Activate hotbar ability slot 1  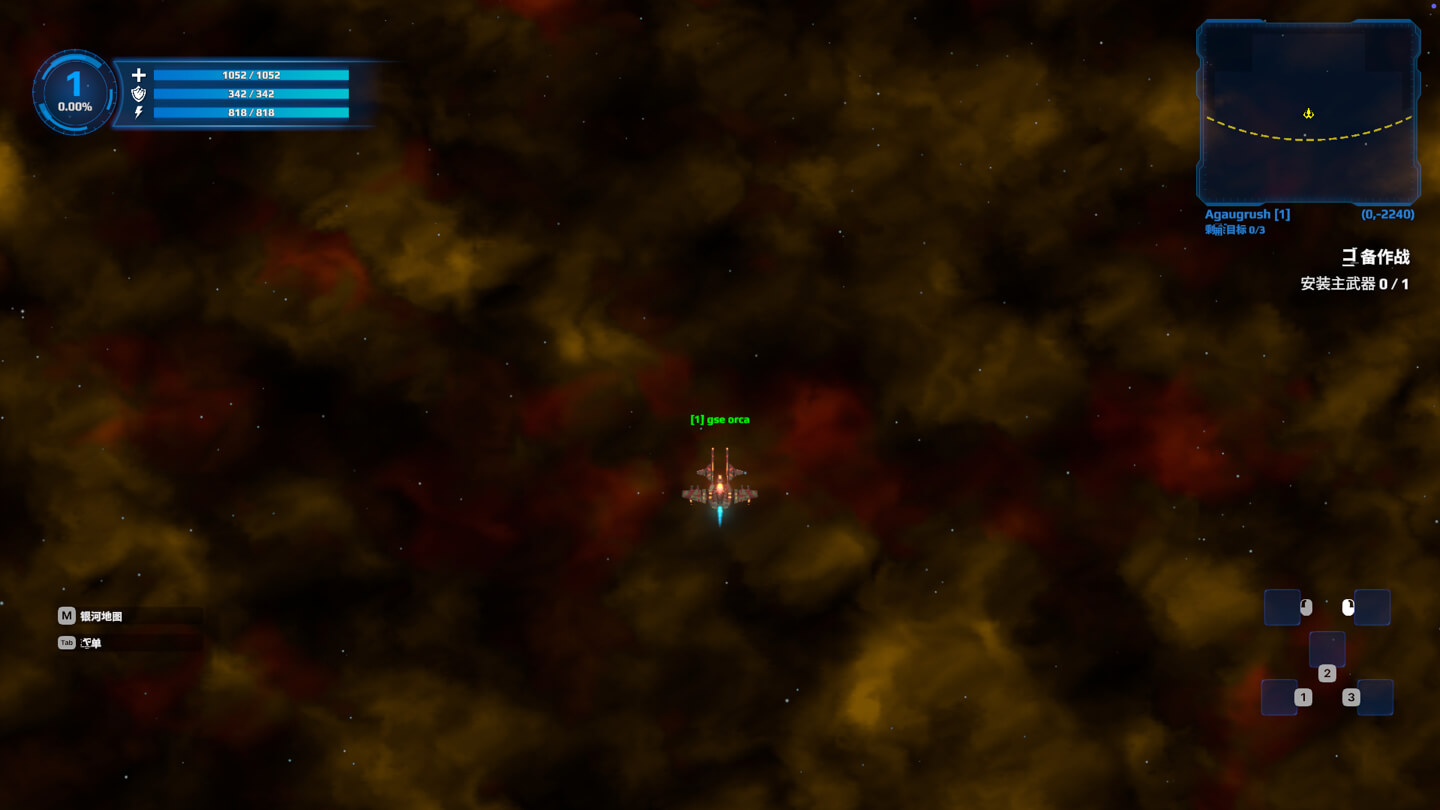tap(1282, 697)
